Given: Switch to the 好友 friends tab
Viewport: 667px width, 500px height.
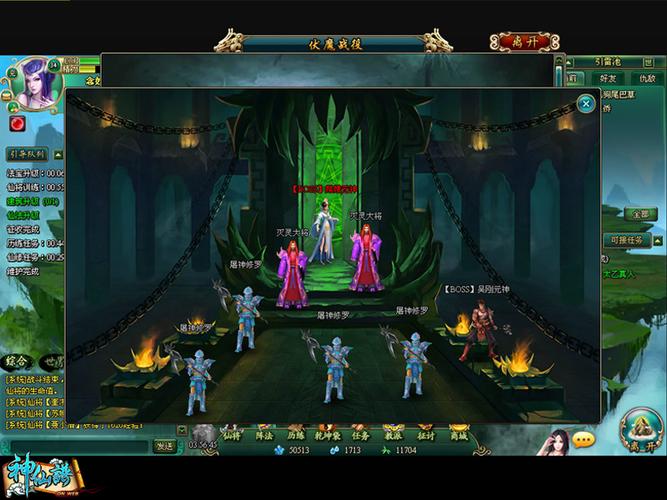Looking at the screenshot, I should tap(606, 78).
